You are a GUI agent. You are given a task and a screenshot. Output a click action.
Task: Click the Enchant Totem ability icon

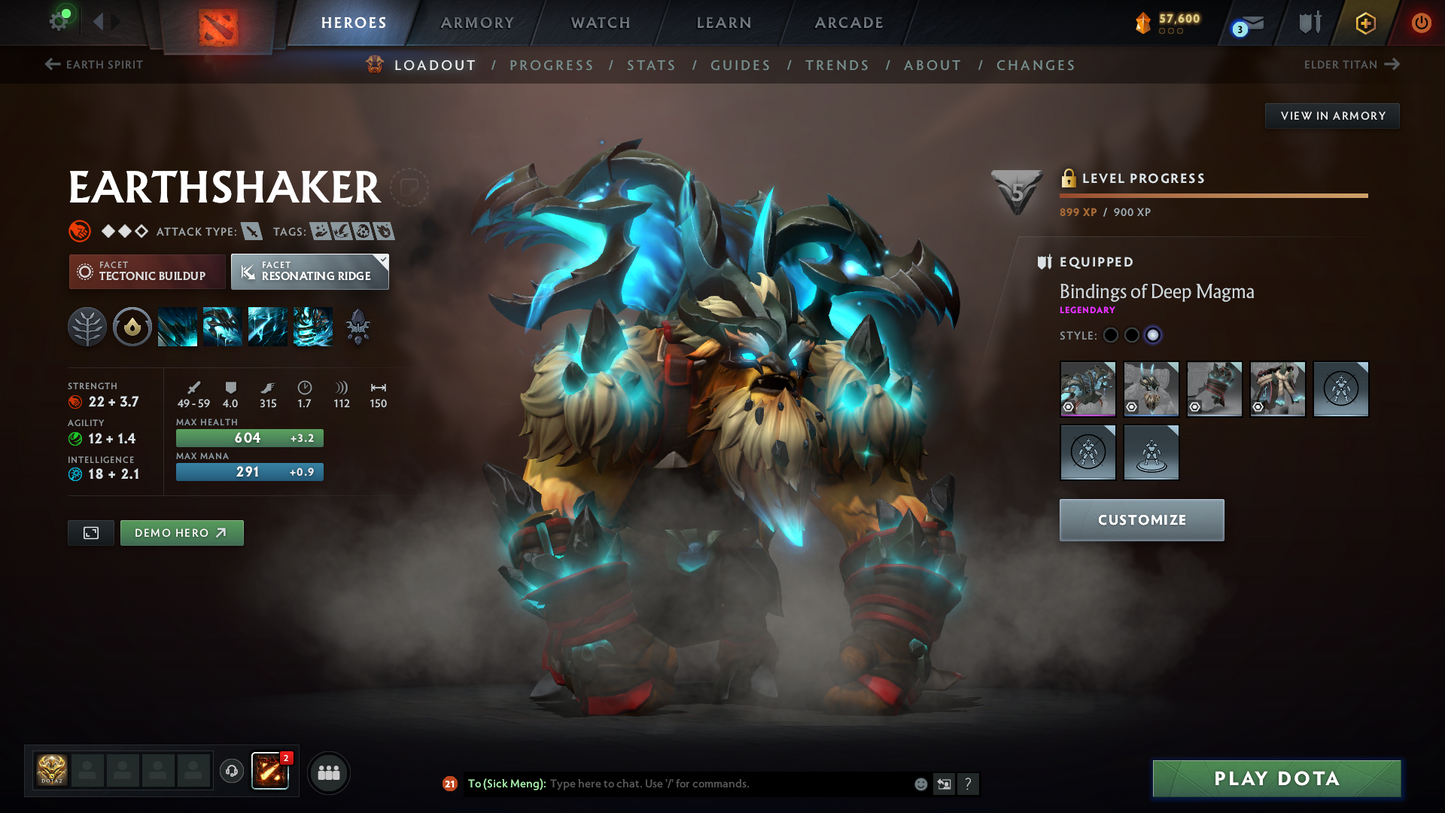222,326
